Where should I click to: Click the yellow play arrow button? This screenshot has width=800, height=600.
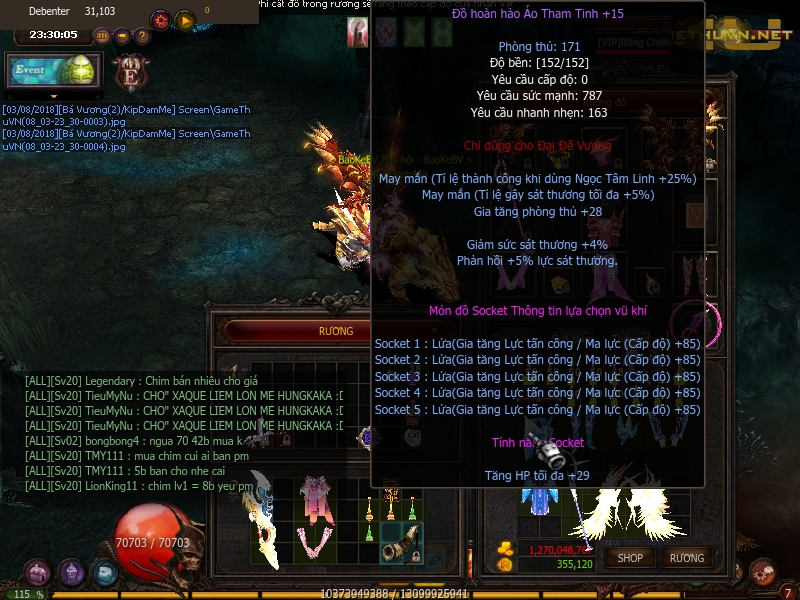tap(184, 19)
